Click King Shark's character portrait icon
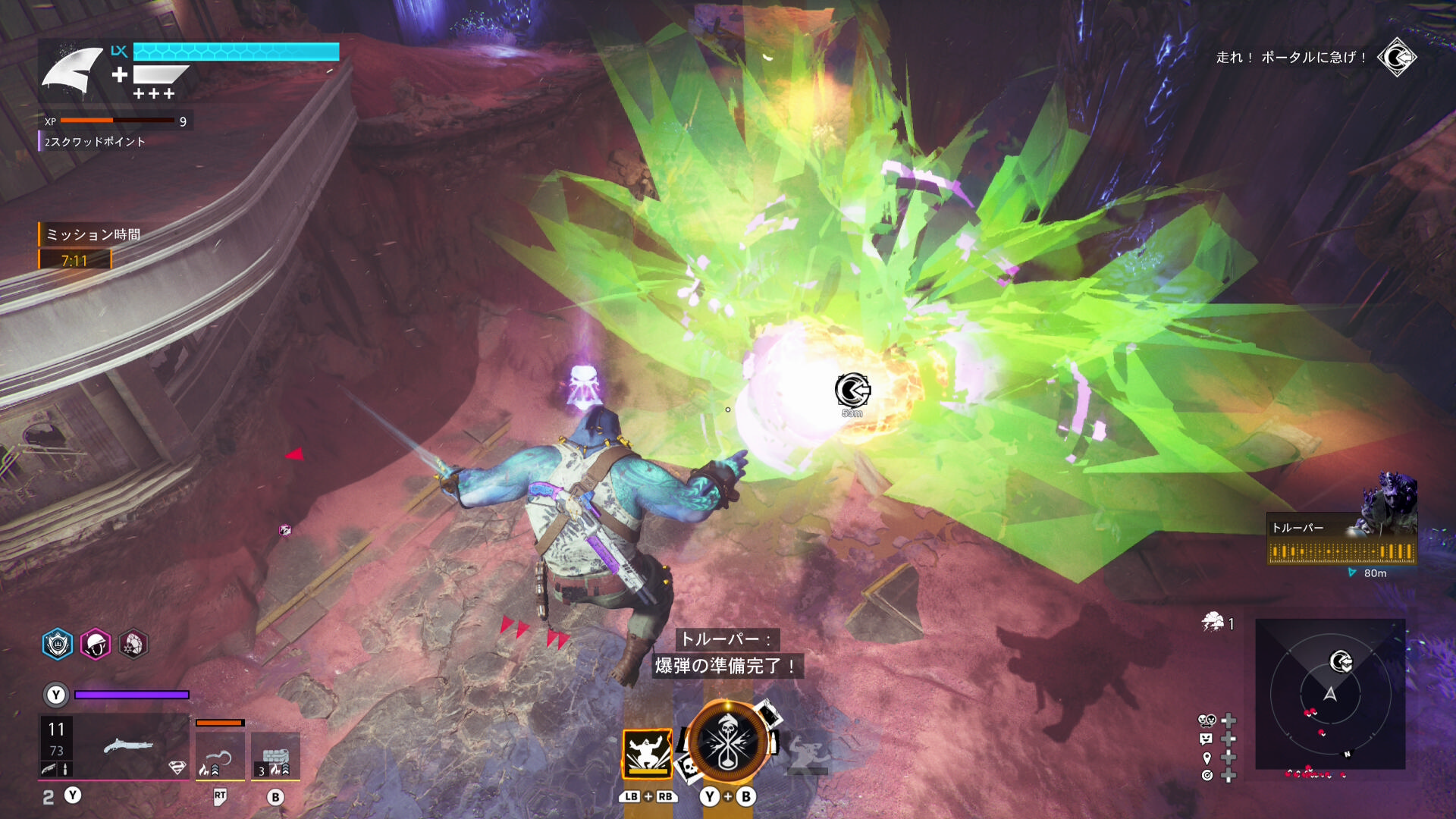This screenshot has height=819, width=1456. coord(72,71)
